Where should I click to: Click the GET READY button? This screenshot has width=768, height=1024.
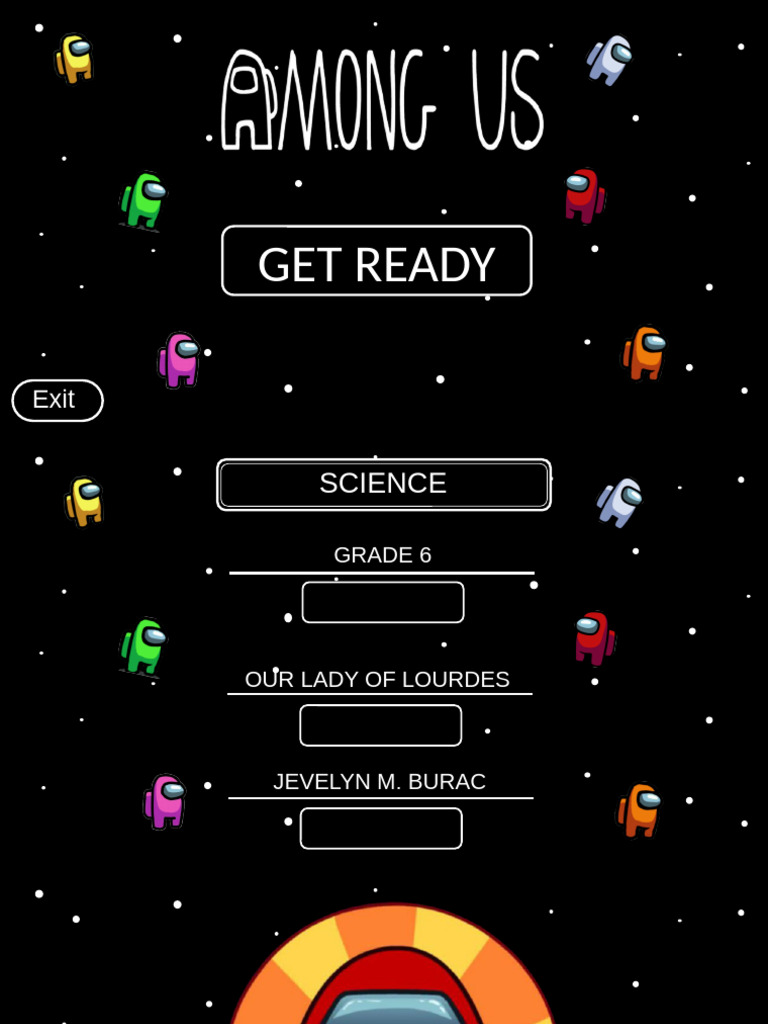pos(376,261)
